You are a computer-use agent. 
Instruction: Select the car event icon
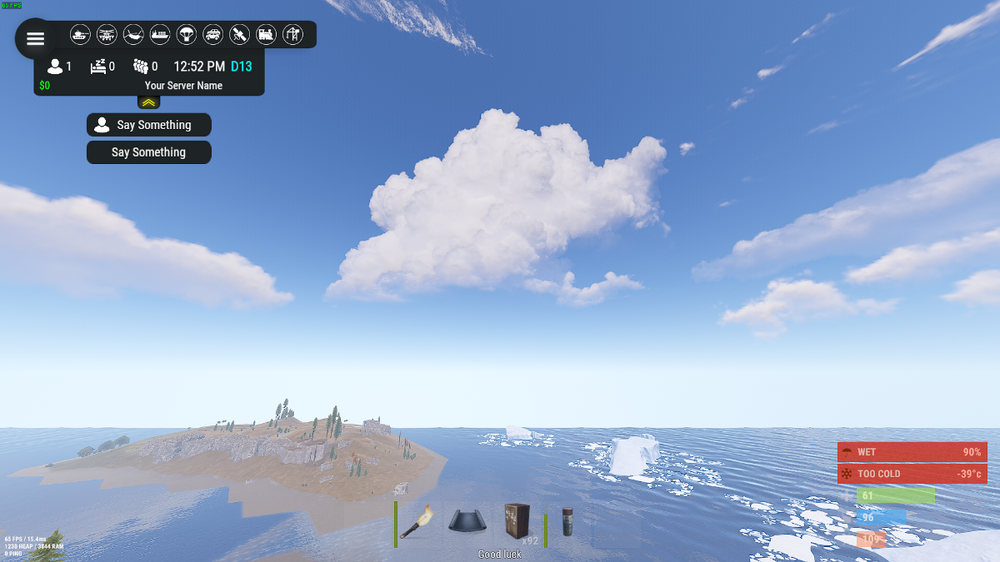pos(213,35)
